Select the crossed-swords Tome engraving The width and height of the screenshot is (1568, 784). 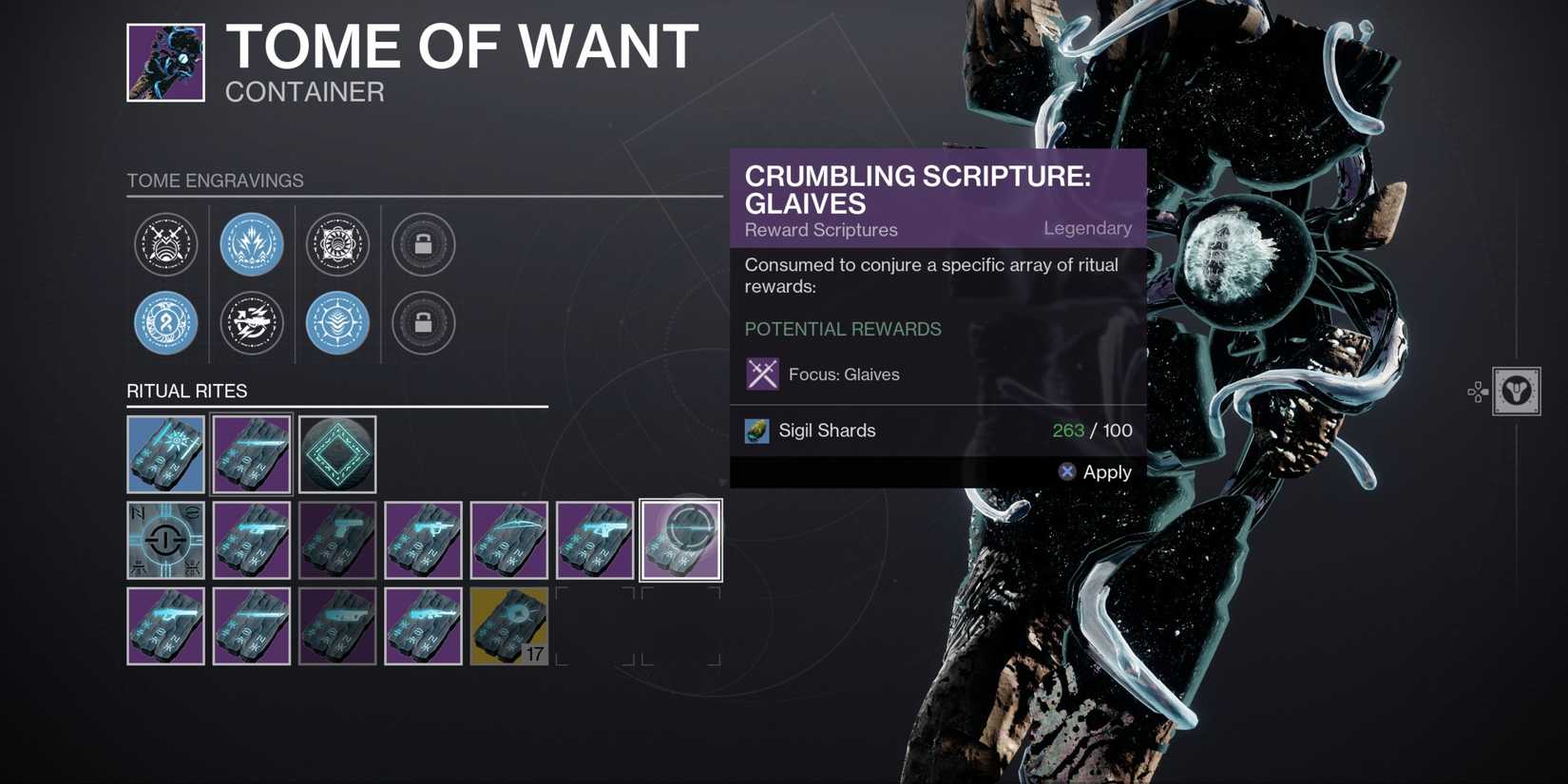tap(166, 244)
